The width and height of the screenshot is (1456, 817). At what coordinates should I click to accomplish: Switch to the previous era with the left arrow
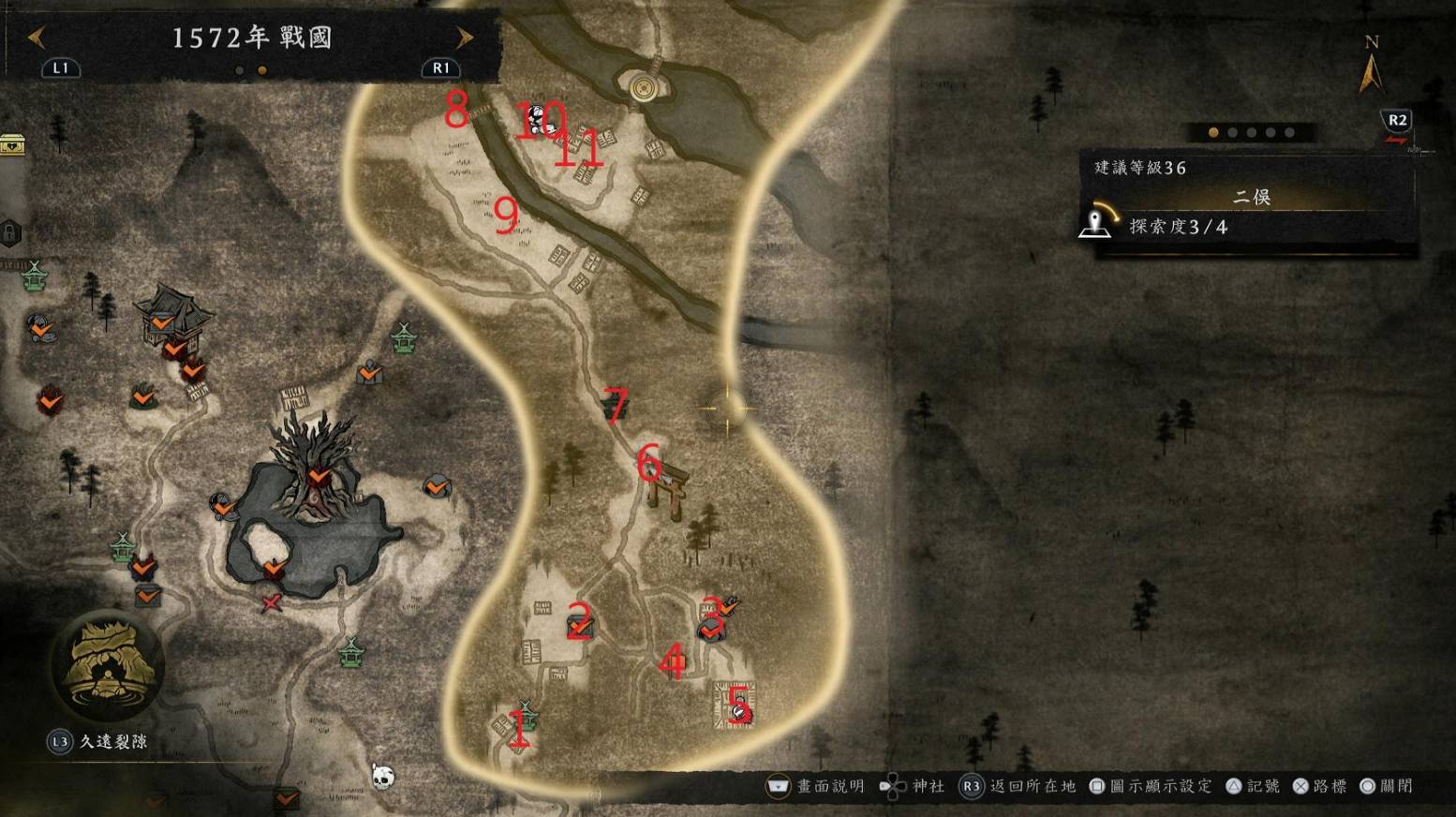point(36,37)
